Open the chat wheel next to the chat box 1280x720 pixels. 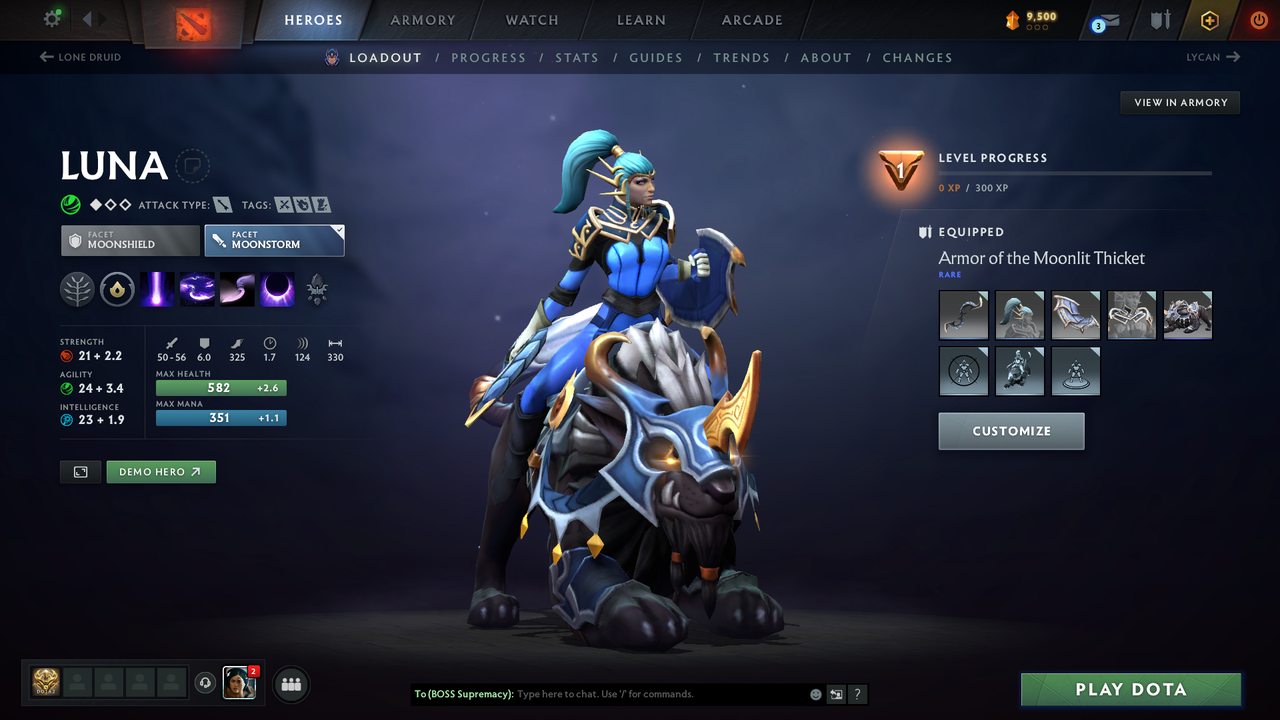coord(836,693)
